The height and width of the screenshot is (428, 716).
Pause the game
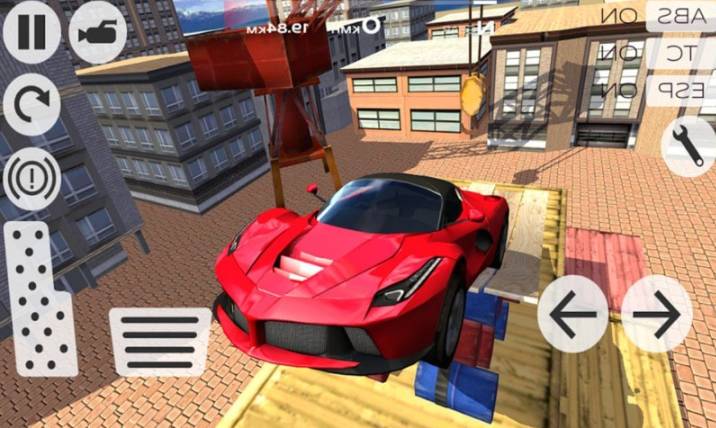(x=31, y=31)
